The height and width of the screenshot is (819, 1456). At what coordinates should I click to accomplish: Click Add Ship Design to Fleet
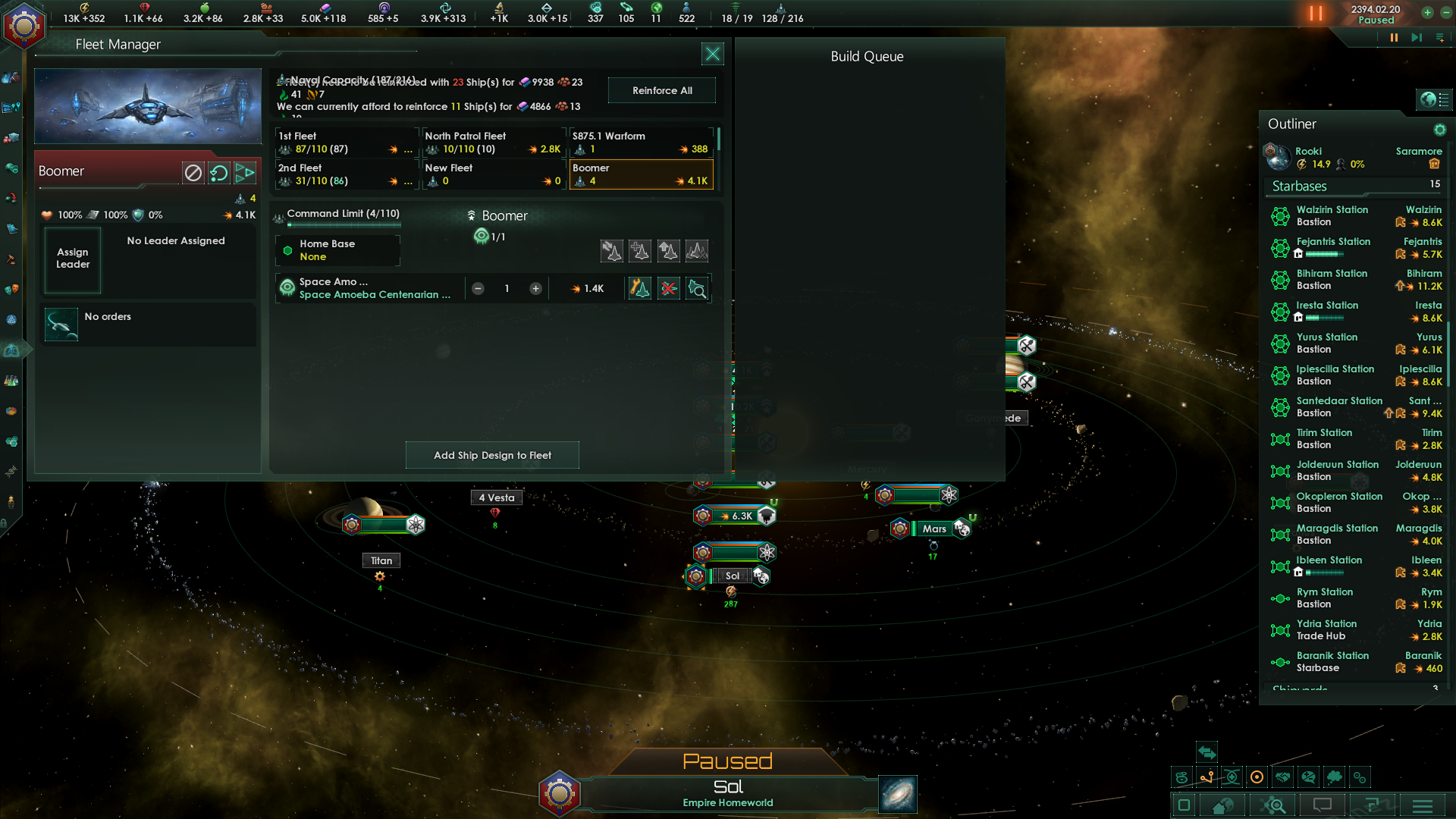point(492,455)
